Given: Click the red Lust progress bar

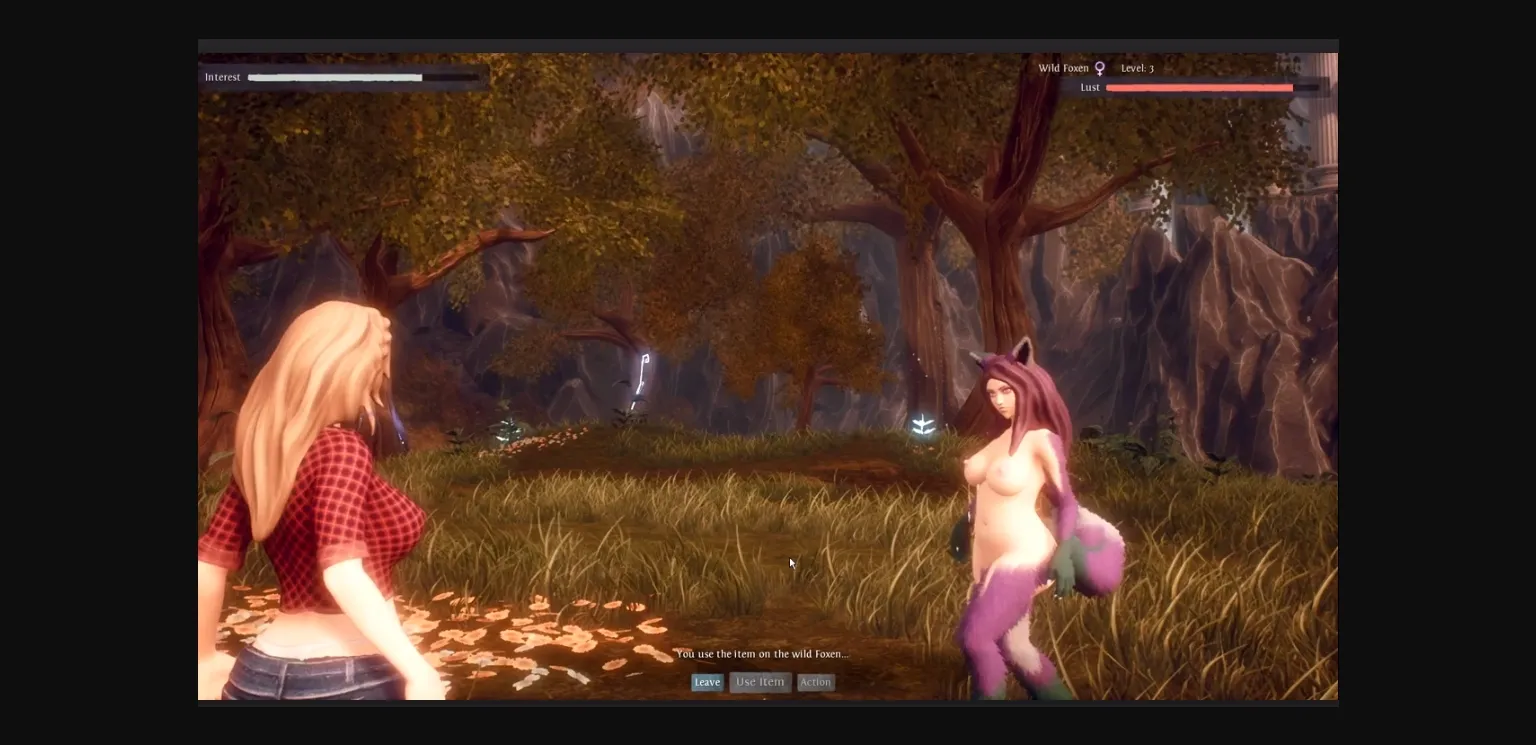Looking at the screenshot, I should click(x=1199, y=87).
